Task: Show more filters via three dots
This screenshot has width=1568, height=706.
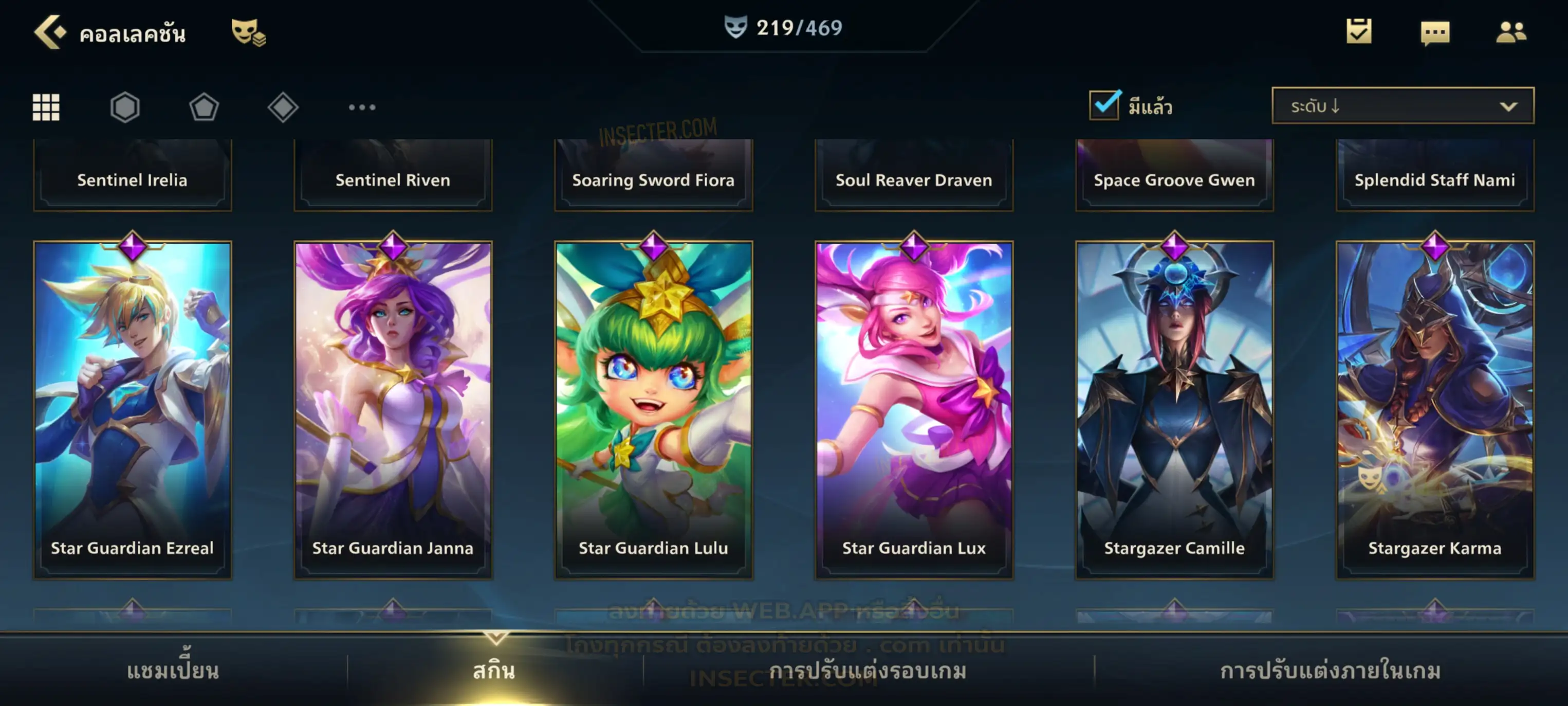Action: [362, 107]
